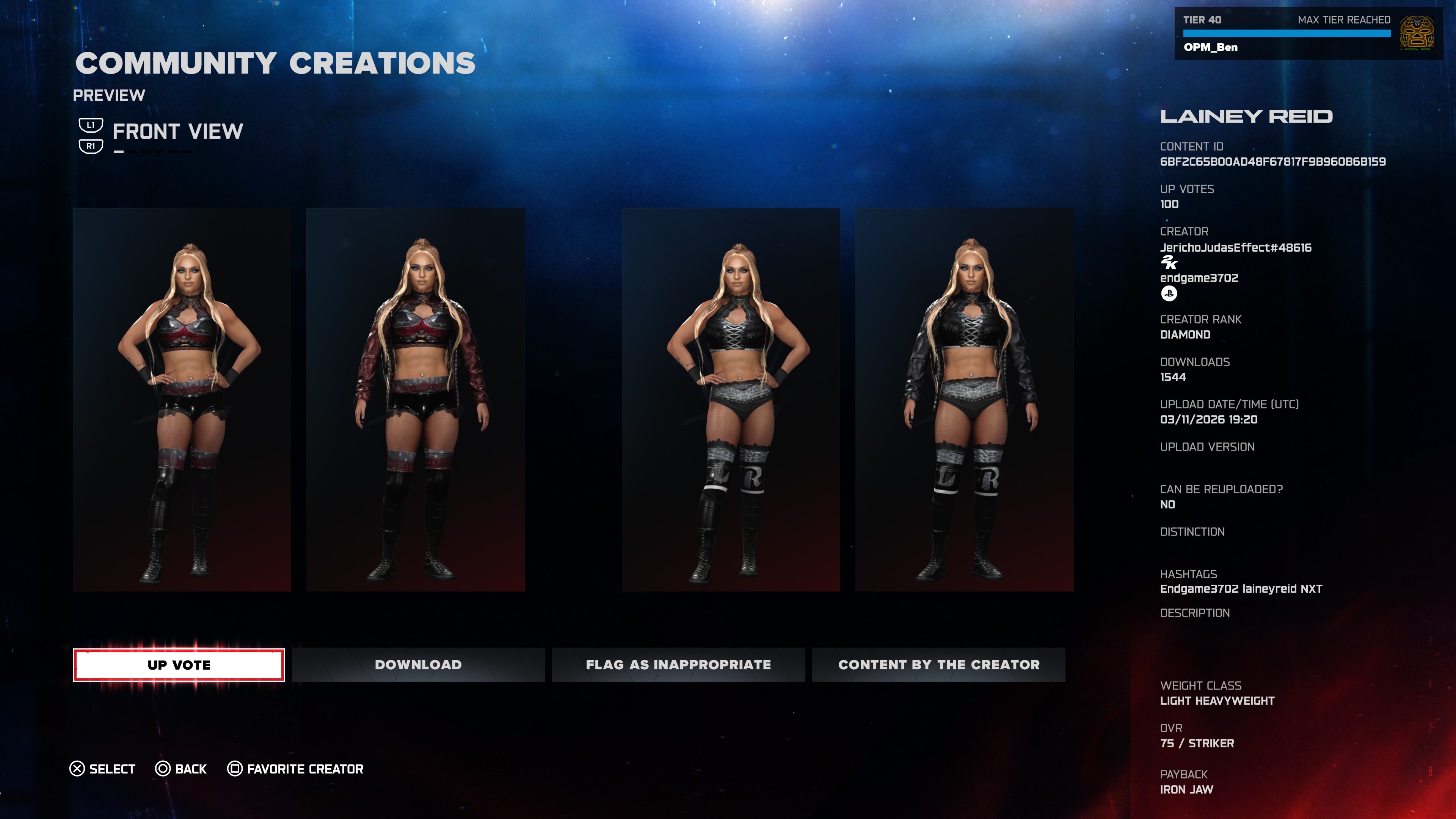Open Content By The Creator
This screenshot has height=819, width=1456.
tap(938, 665)
